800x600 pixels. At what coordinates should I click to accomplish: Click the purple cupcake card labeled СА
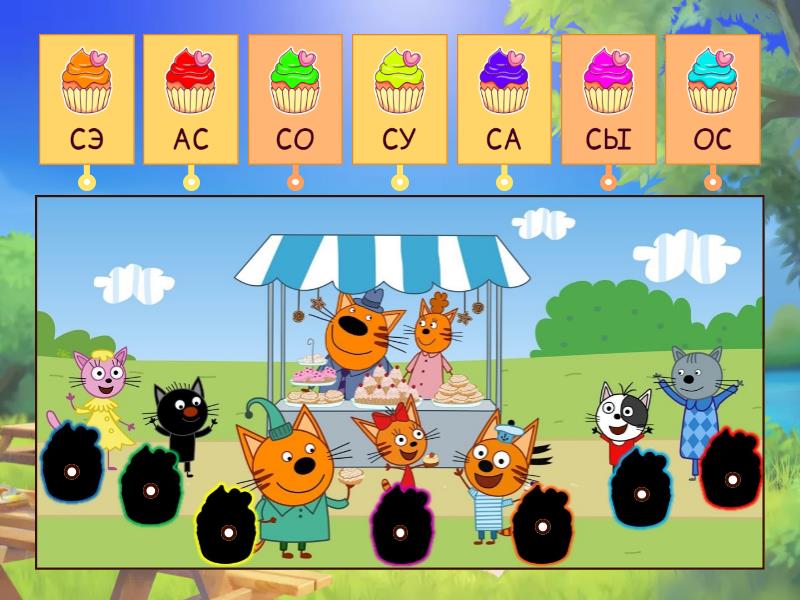pos(504,99)
